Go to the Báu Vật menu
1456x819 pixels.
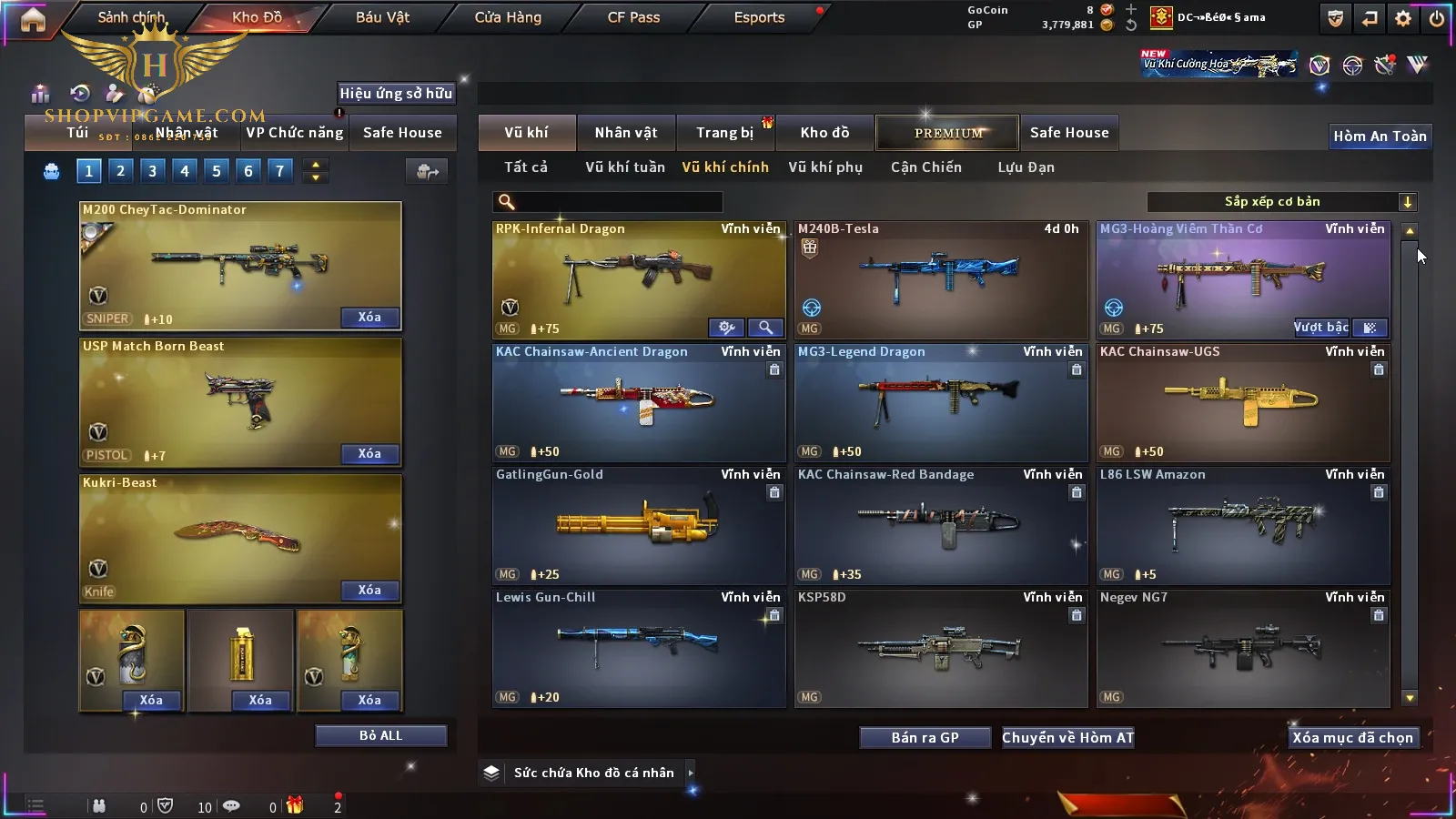pyautogui.click(x=382, y=17)
